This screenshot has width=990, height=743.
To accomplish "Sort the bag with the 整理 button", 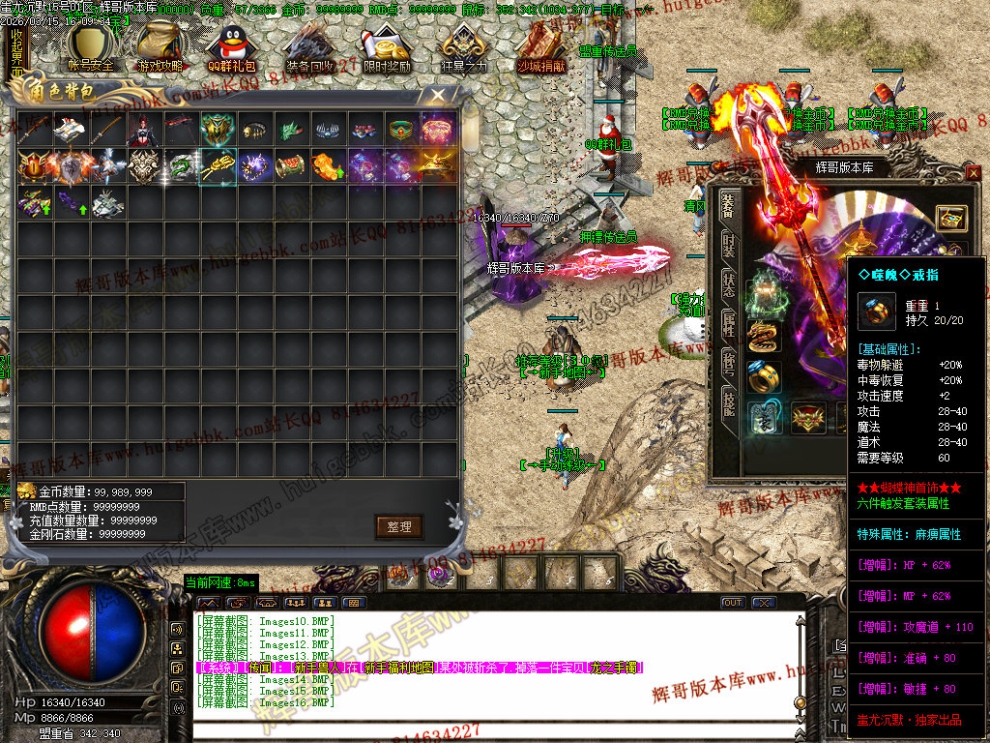I will click(399, 526).
